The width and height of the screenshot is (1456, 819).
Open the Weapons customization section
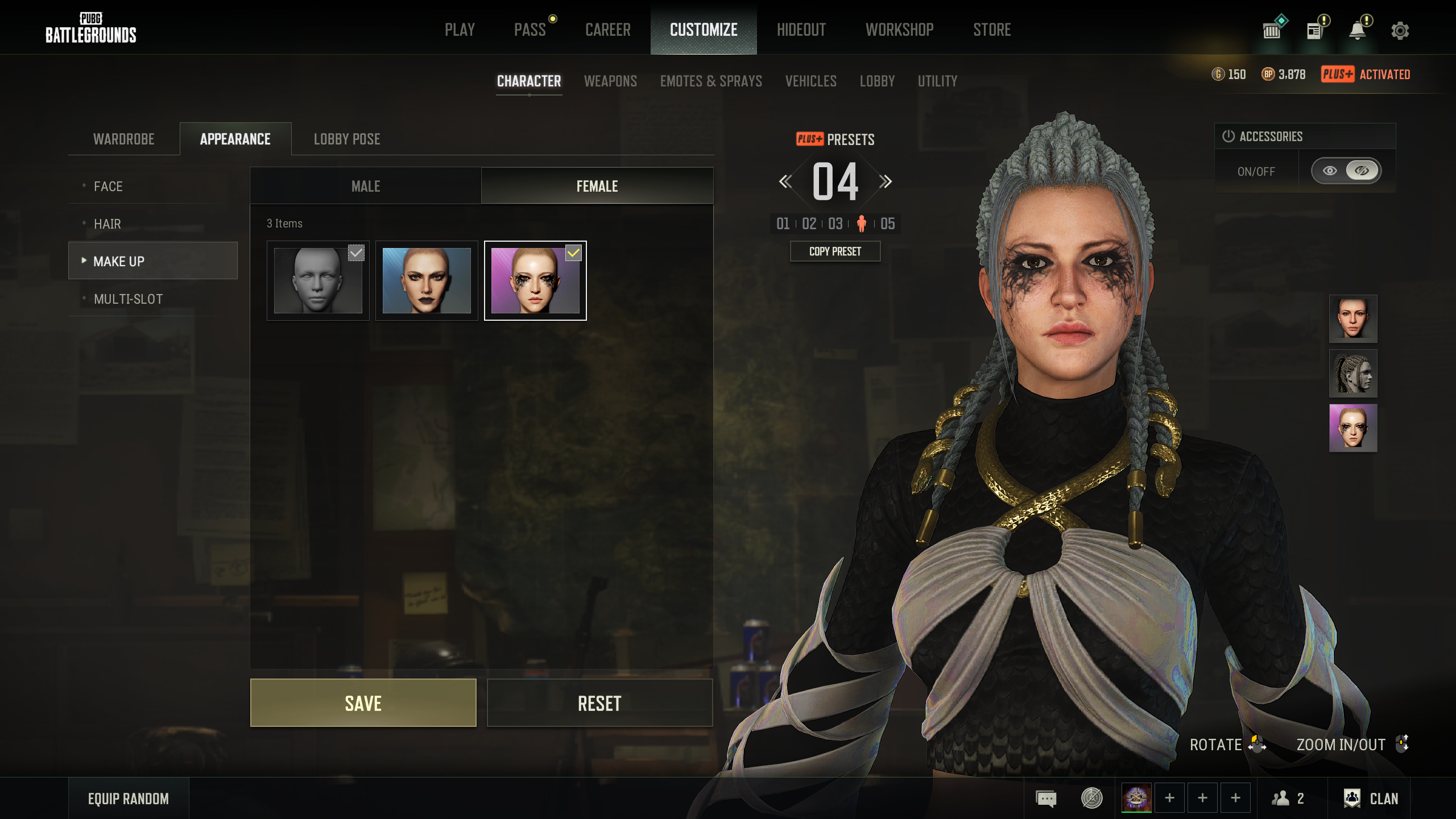(610, 81)
